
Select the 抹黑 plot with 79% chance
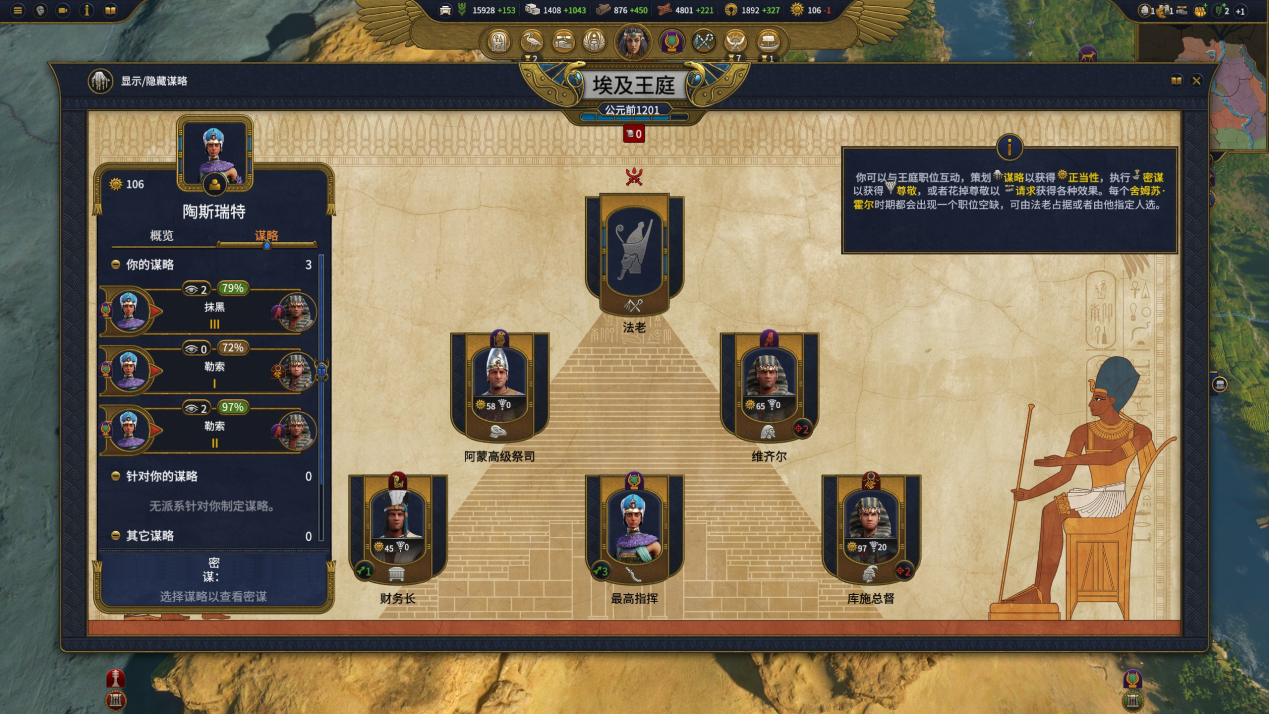pyautogui.click(x=213, y=309)
